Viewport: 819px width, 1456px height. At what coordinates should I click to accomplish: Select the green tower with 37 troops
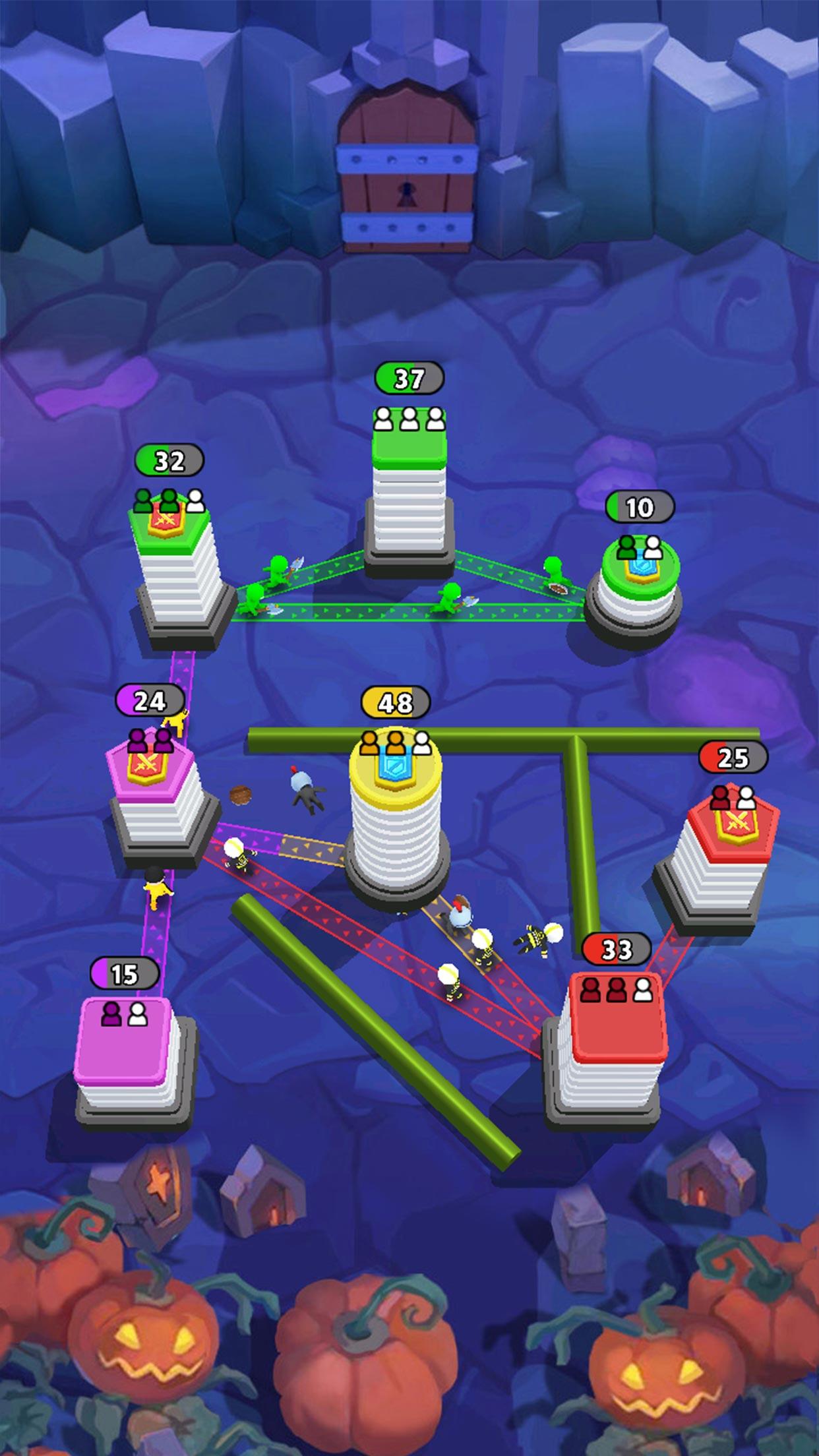tap(409, 488)
